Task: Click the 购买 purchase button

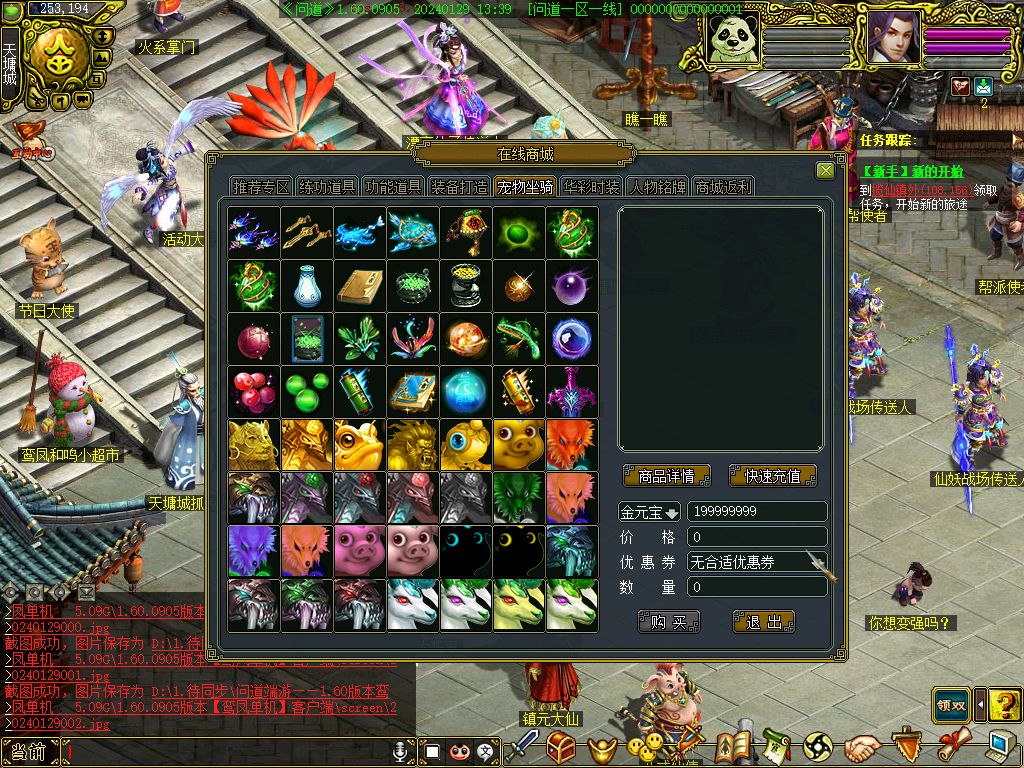Action: (668, 622)
